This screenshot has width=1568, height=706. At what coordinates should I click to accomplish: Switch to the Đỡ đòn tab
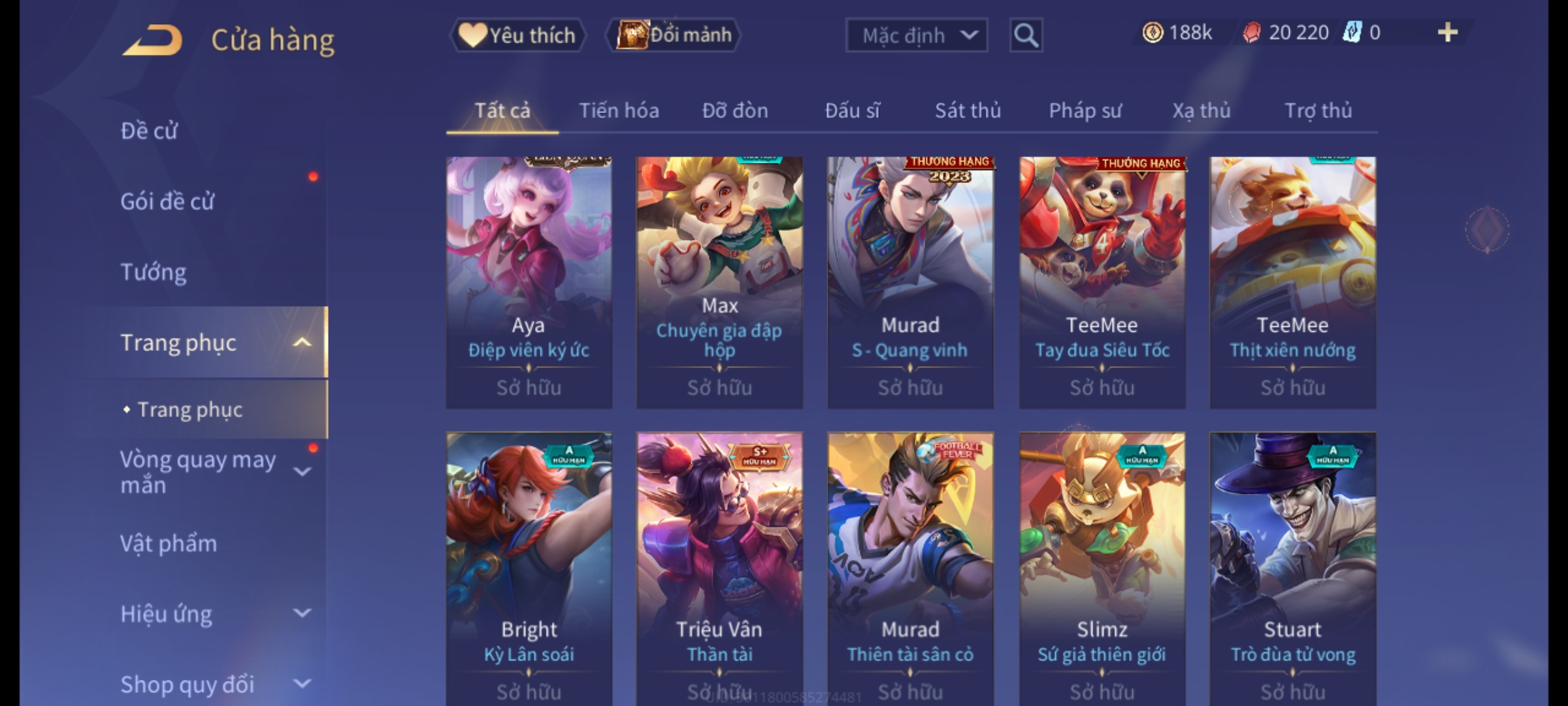735,111
